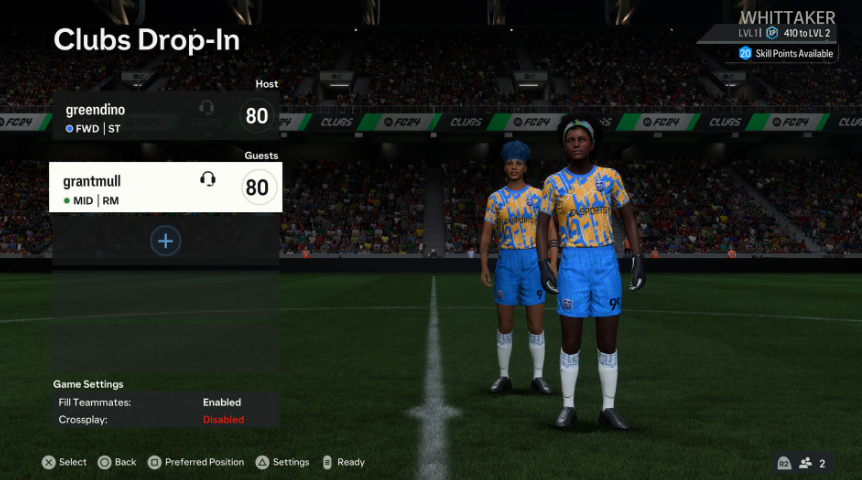Add a guest with the plus button

pos(166,241)
